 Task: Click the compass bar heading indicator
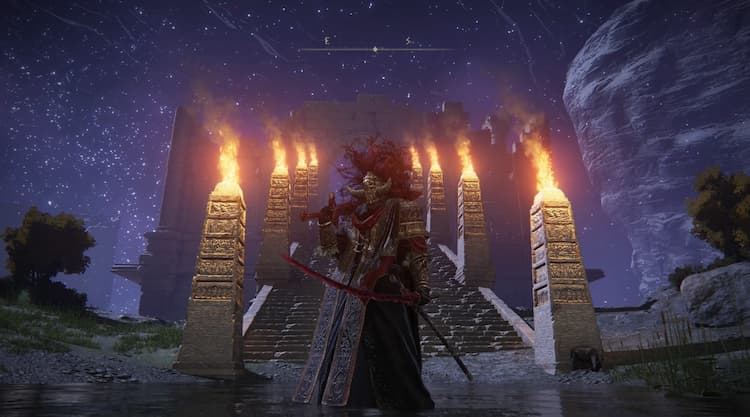pyautogui.click(x=374, y=48)
